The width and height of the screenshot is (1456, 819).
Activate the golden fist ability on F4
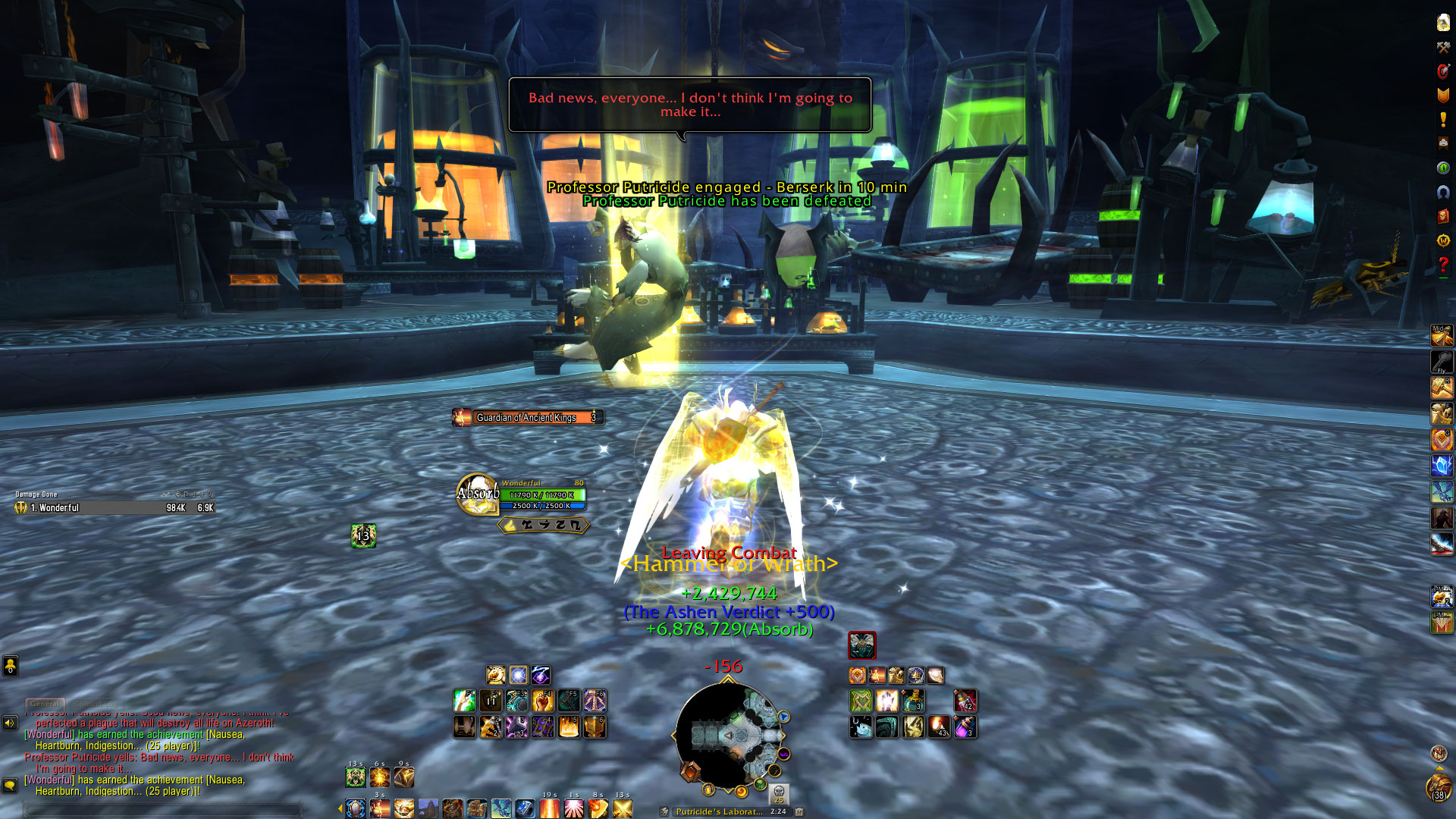pos(542,701)
